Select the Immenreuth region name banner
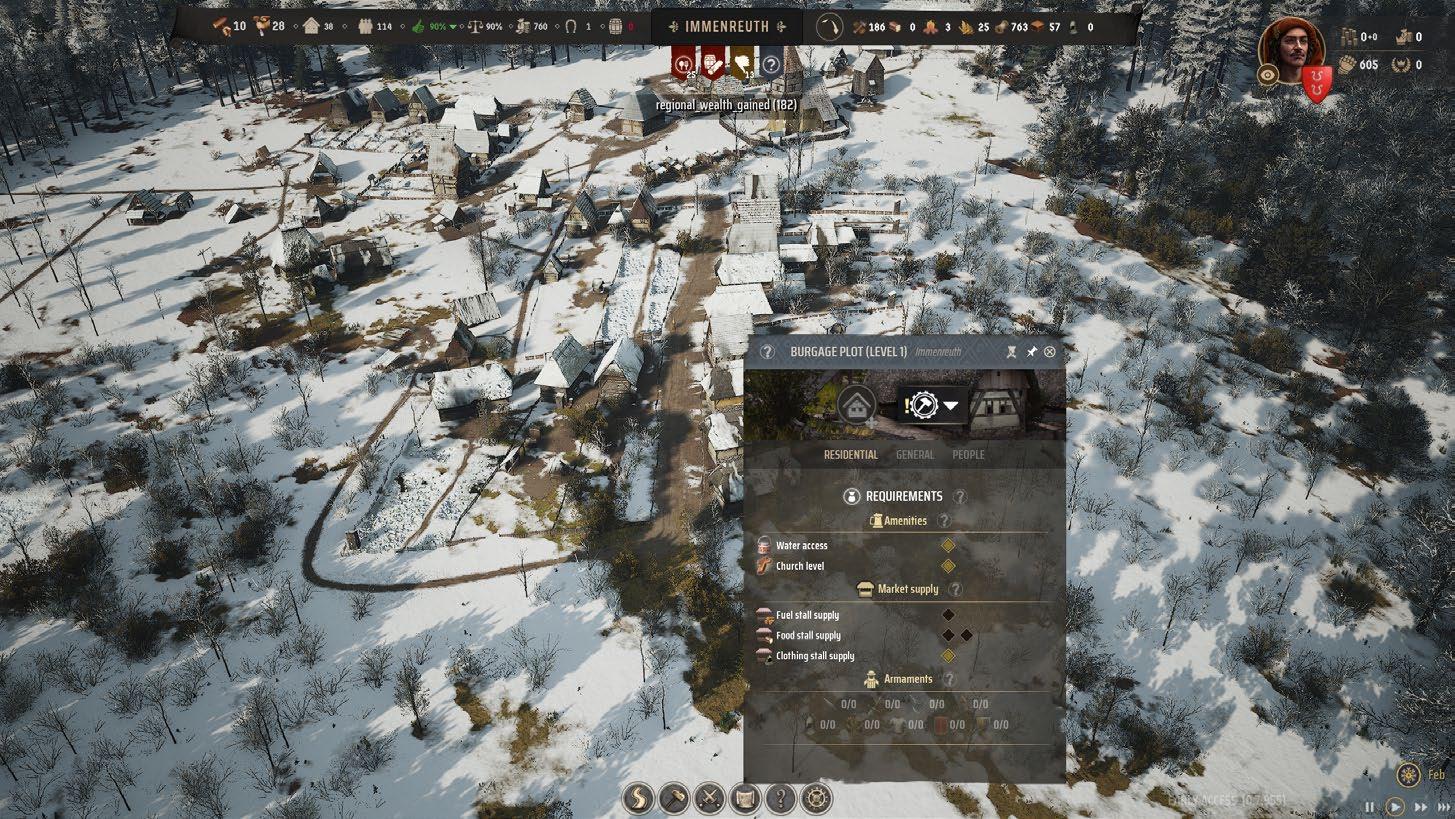 [x=726, y=27]
